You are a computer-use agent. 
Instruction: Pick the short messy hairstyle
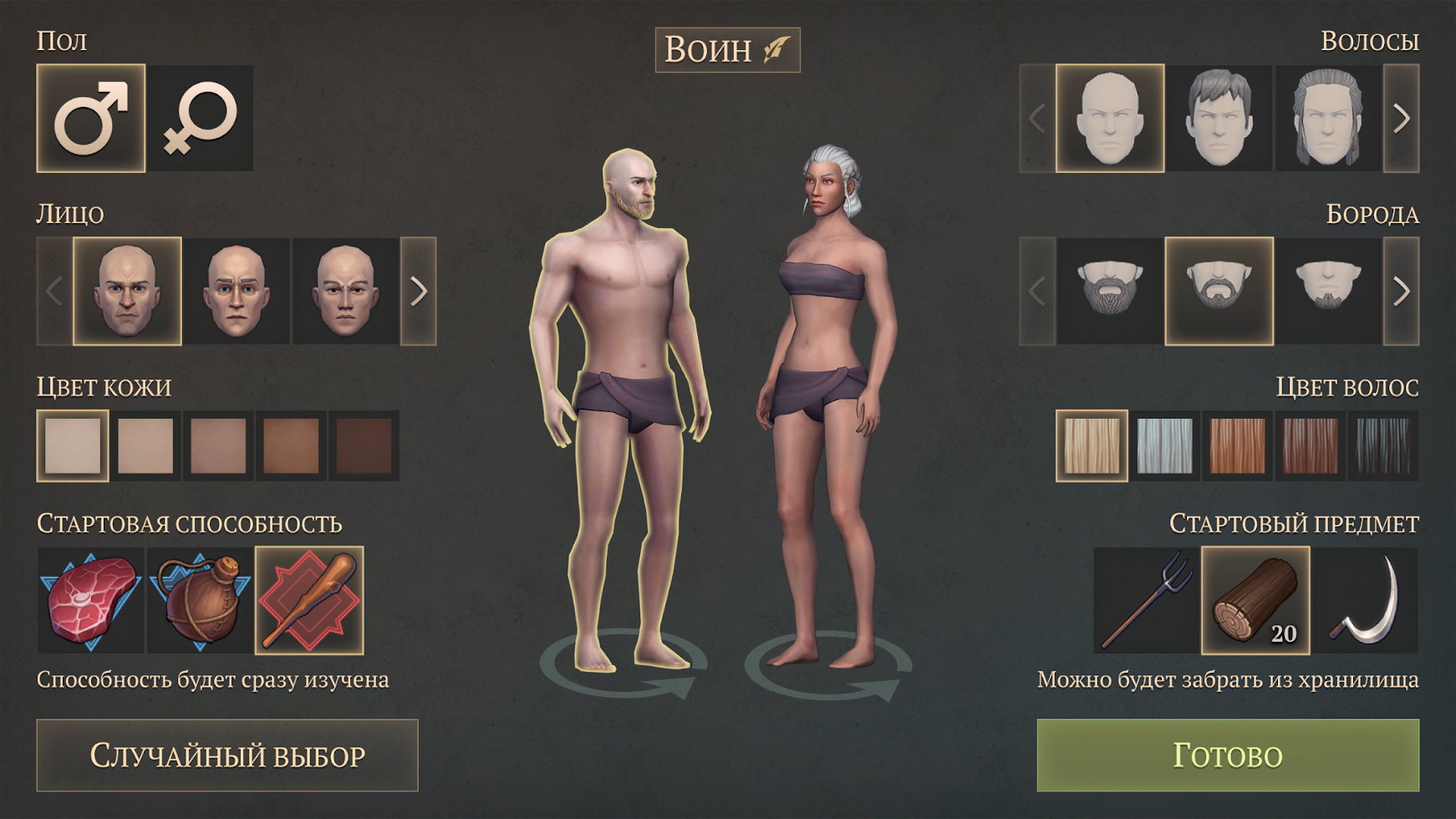click(x=1219, y=119)
